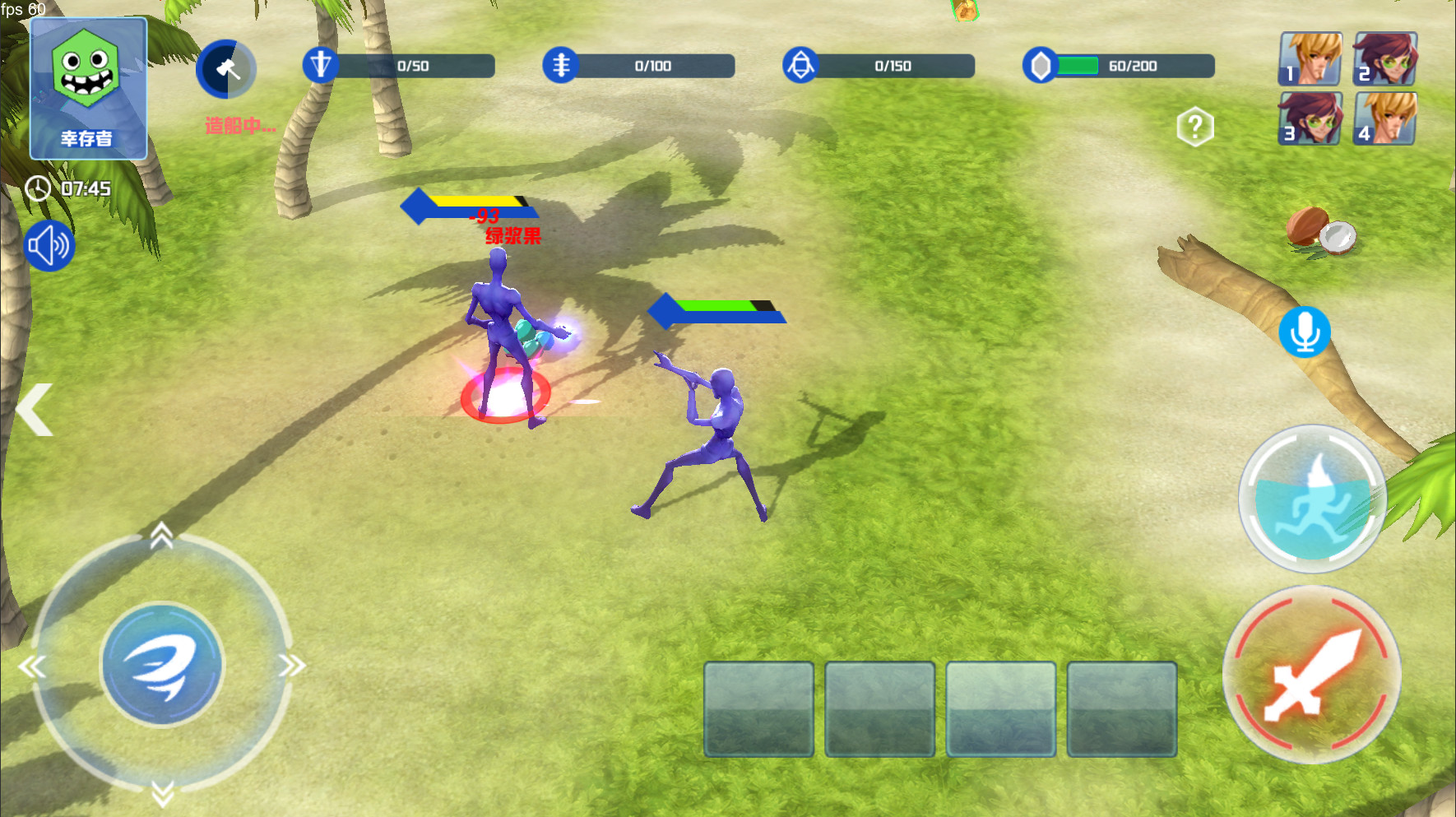The width and height of the screenshot is (1456, 817).
Task: Open the 幸存者 survivor avatar card
Action: (88, 88)
